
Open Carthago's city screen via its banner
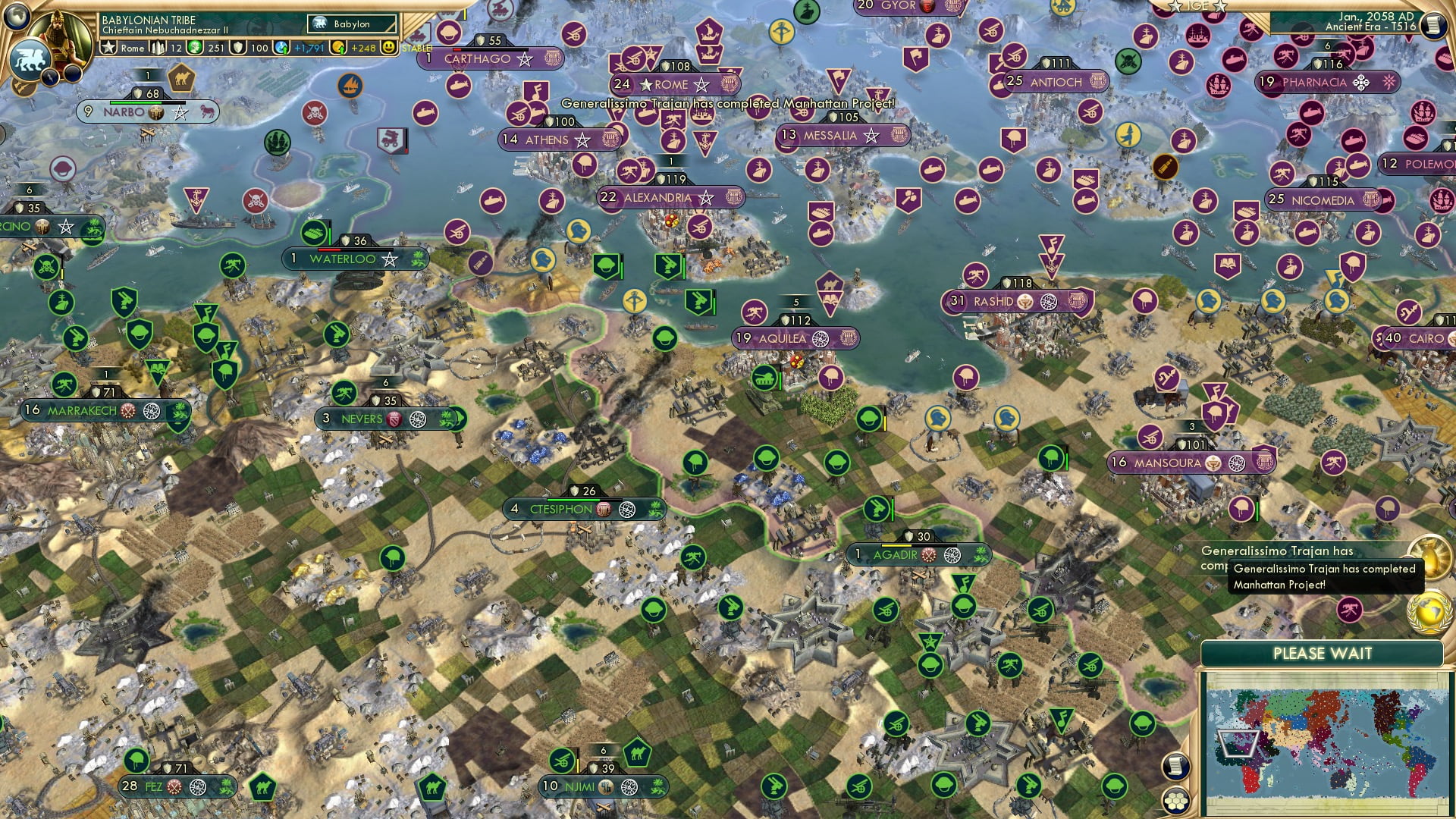(x=489, y=59)
